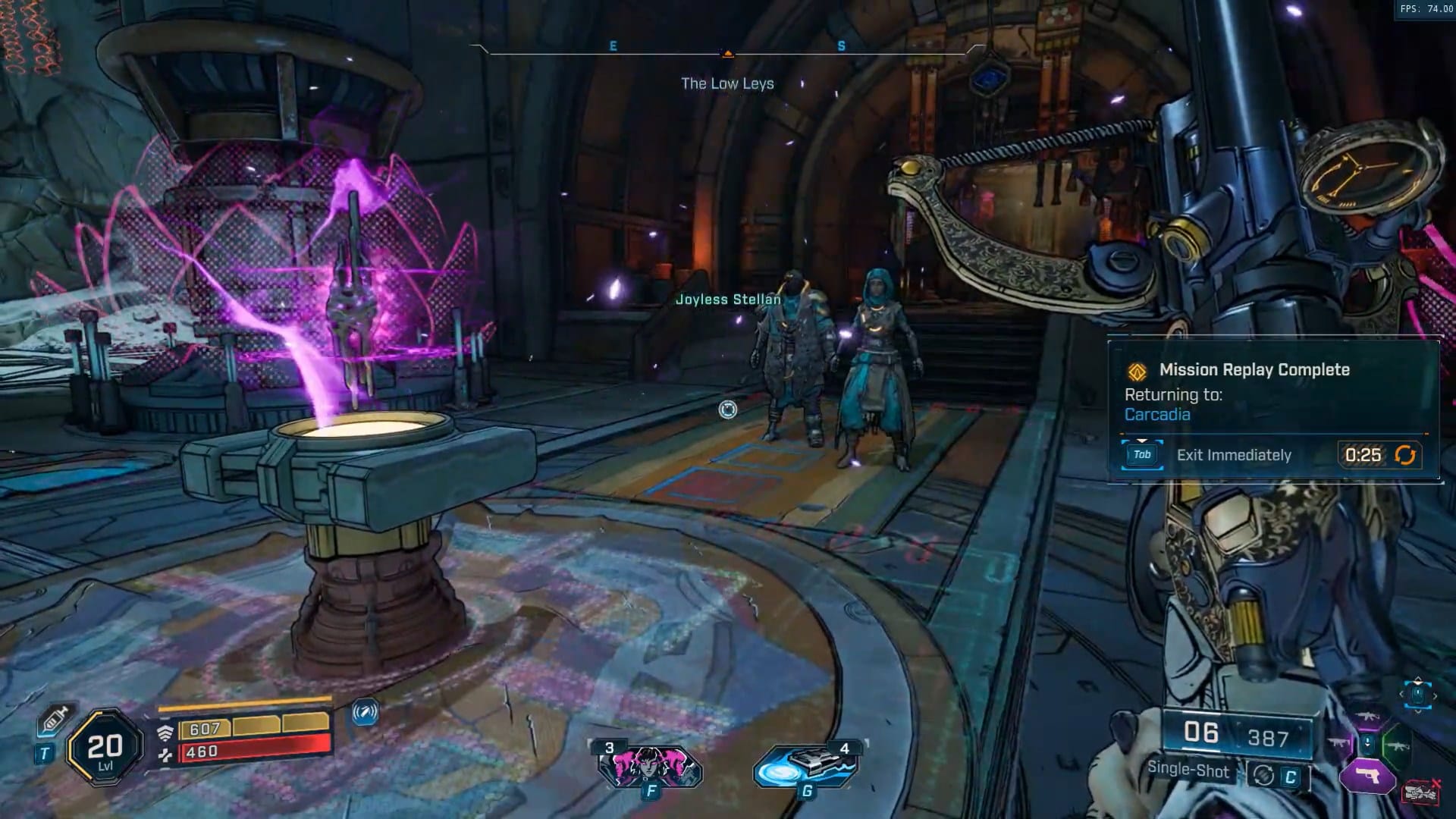Image resolution: width=1456 pixels, height=819 pixels.
Task: Use the blue ordnance ability icon
Action: pos(806,767)
